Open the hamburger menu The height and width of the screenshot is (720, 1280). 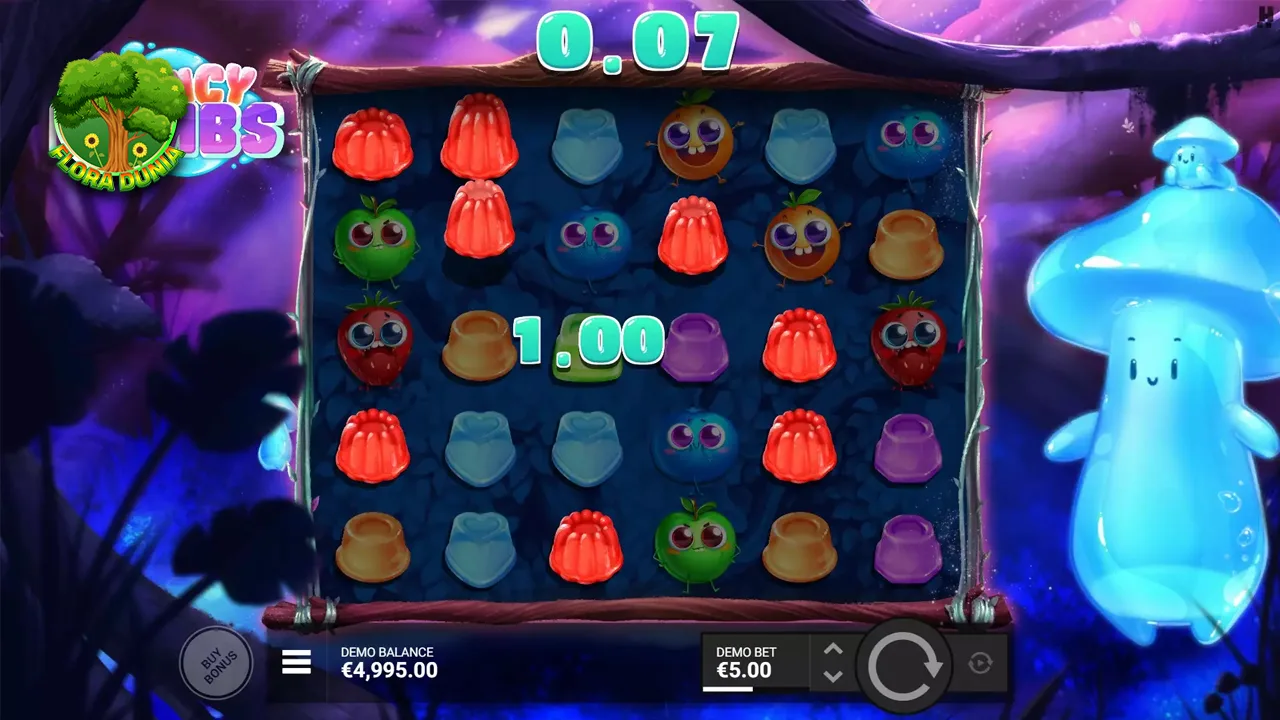click(295, 662)
